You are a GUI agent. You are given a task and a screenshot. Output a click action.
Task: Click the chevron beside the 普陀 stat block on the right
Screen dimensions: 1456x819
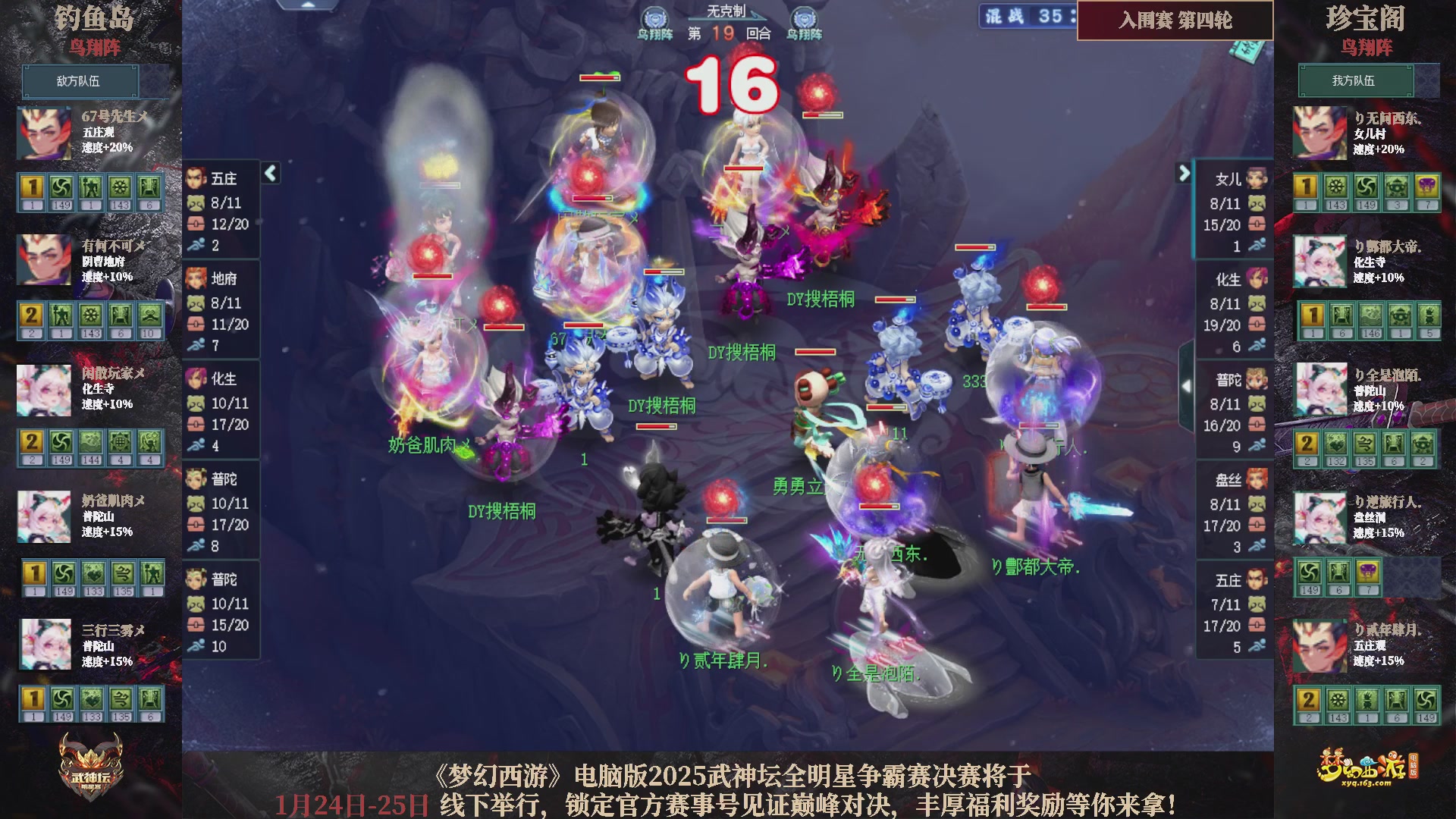point(1187,385)
